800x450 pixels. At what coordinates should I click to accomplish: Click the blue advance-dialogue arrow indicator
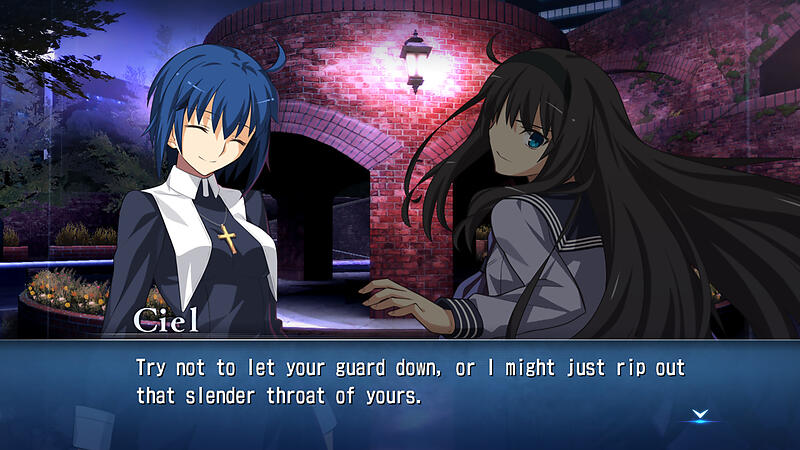(700, 414)
